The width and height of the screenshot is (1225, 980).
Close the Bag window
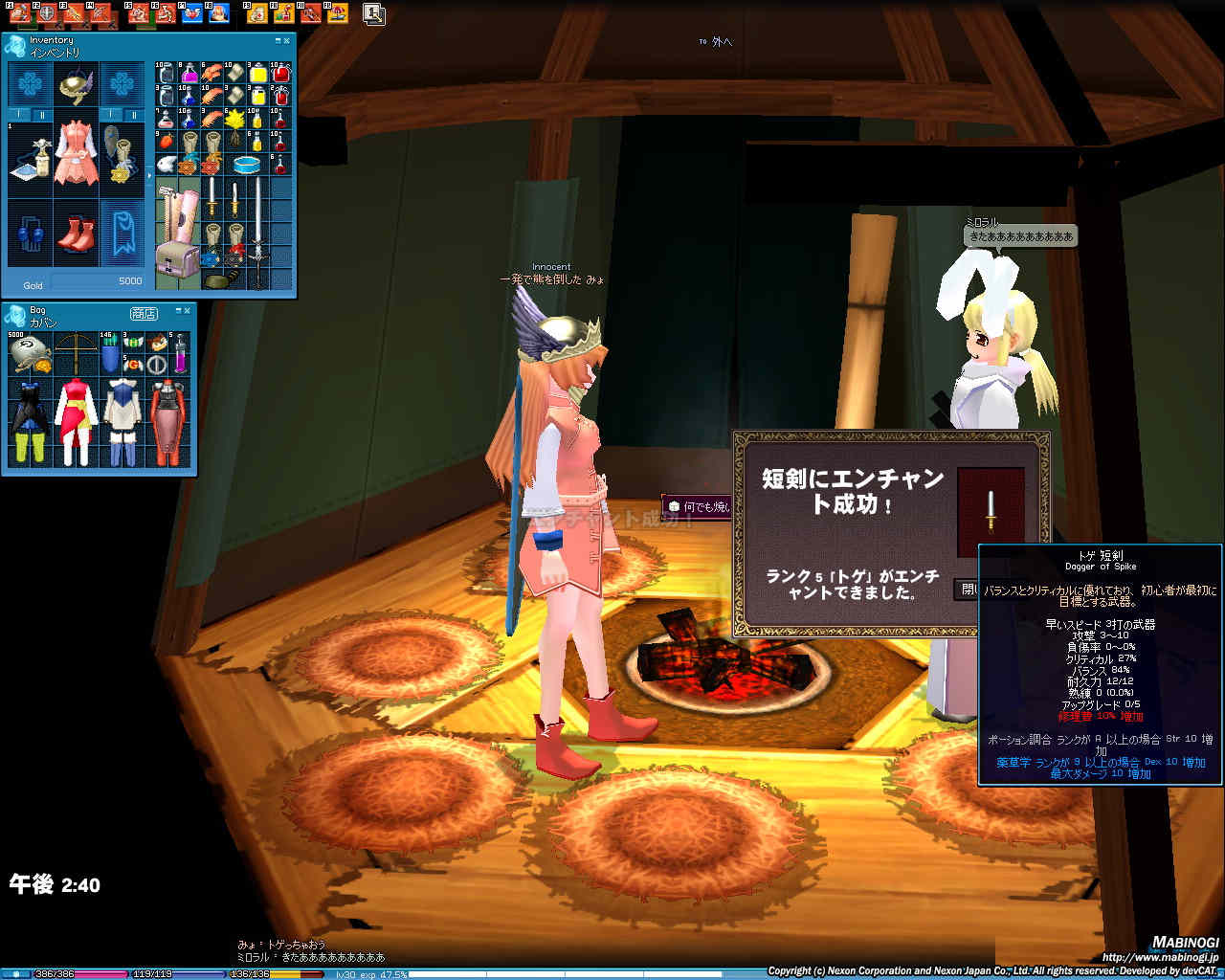point(188,310)
